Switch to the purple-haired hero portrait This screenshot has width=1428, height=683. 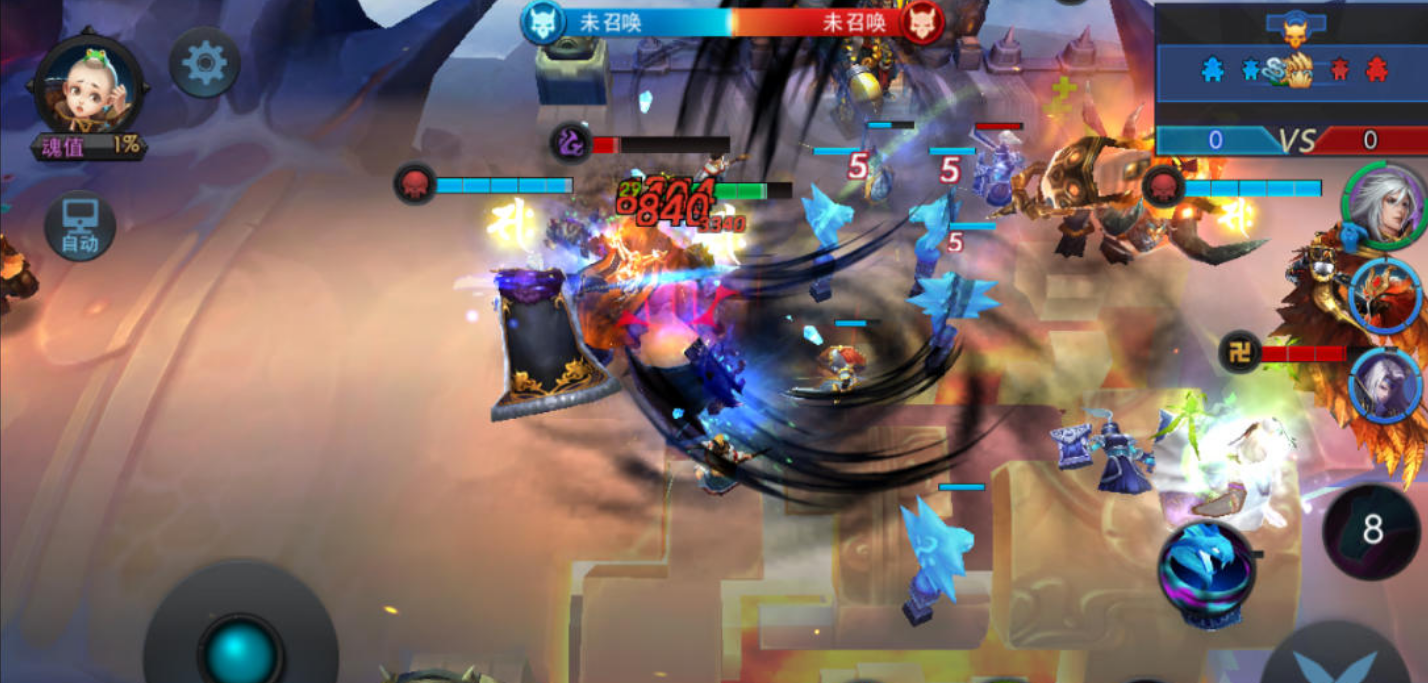(x=1387, y=384)
